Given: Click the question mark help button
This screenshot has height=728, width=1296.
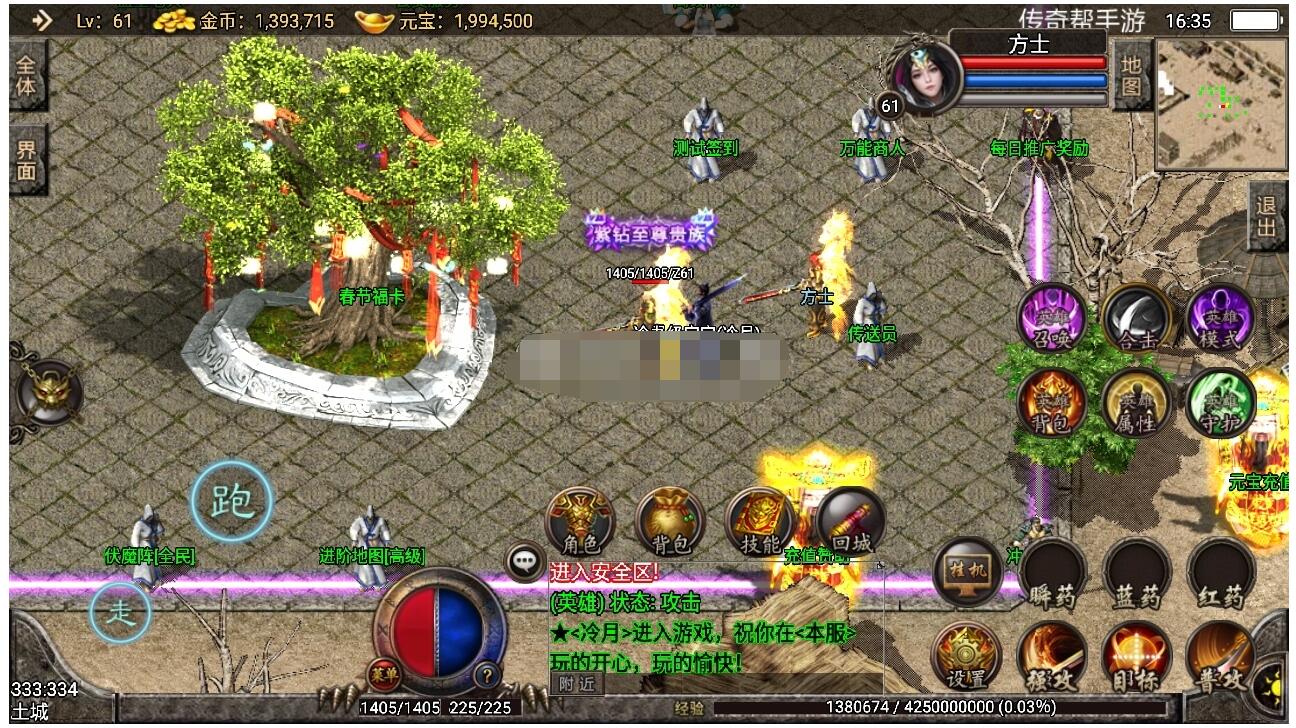Looking at the screenshot, I should point(486,675).
